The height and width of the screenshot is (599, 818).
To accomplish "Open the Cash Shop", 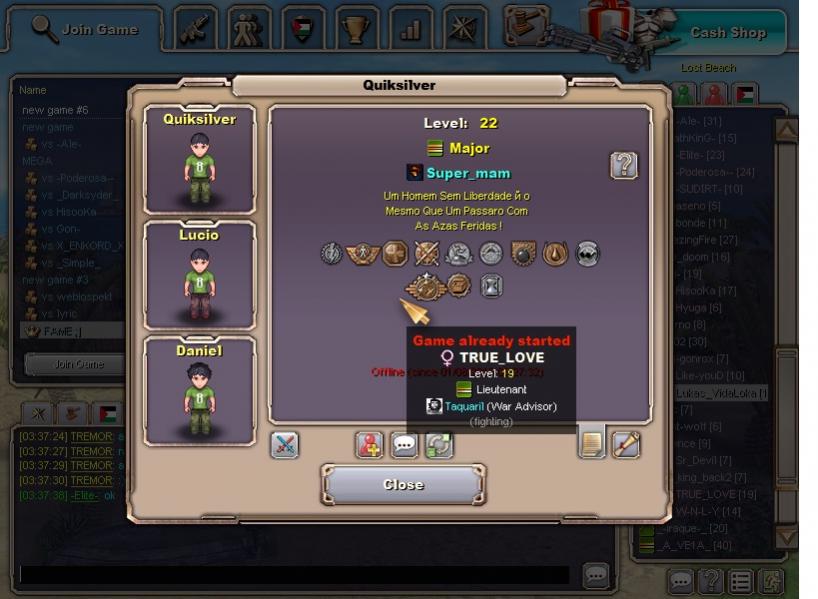I will click(x=728, y=32).
